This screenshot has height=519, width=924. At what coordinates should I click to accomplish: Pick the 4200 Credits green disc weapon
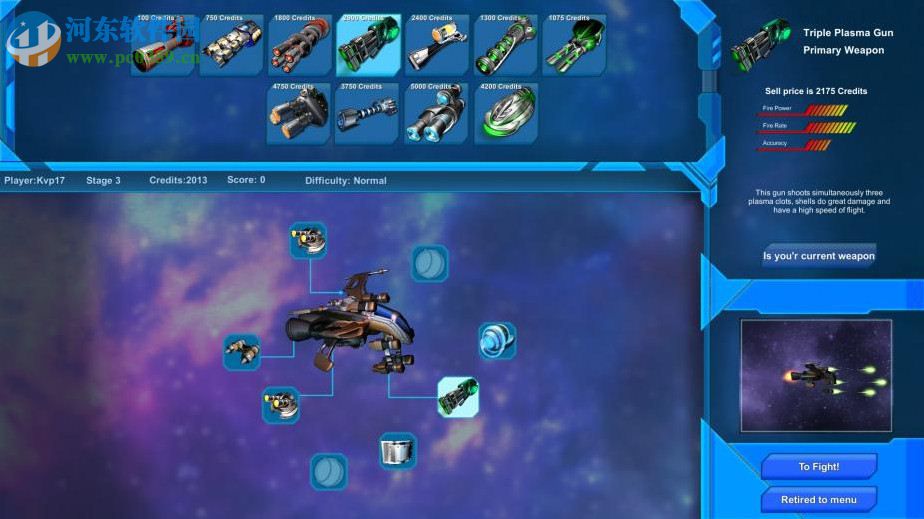505,114
